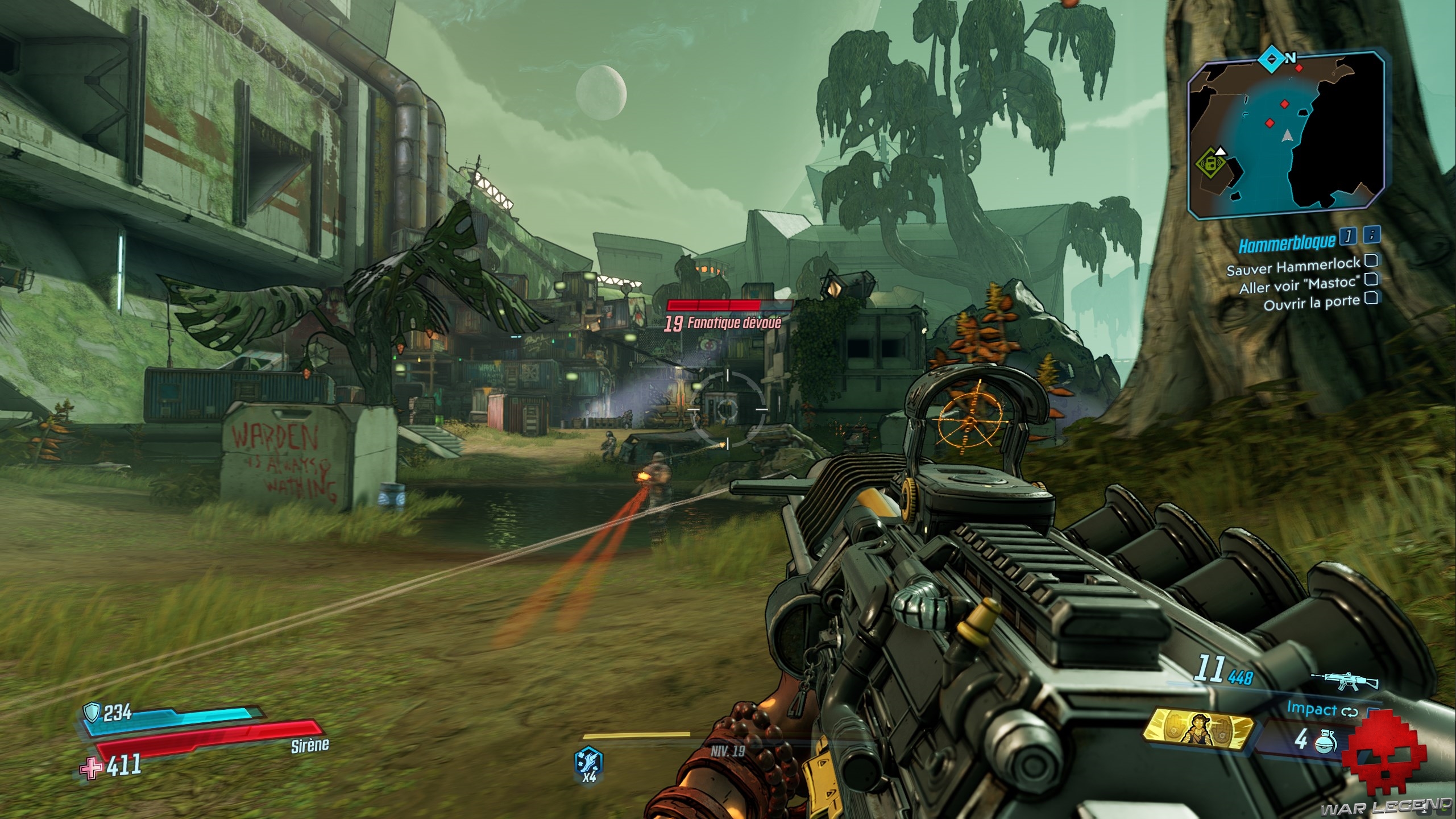
Task: Select the Hammerbloque quest title
Action: point(1286,243)
